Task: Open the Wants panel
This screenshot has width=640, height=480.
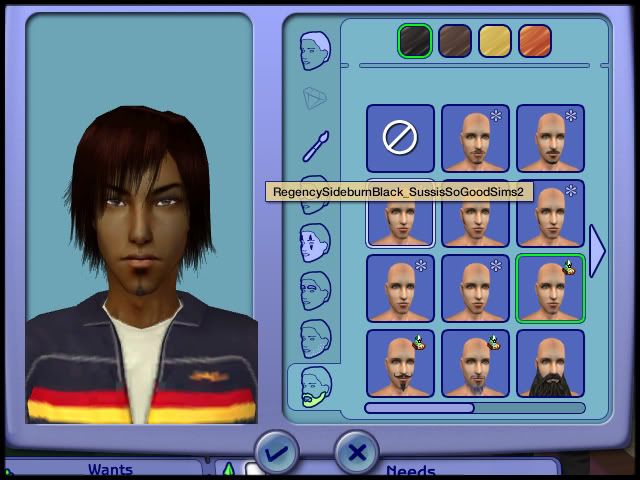Action: [110, 470]
